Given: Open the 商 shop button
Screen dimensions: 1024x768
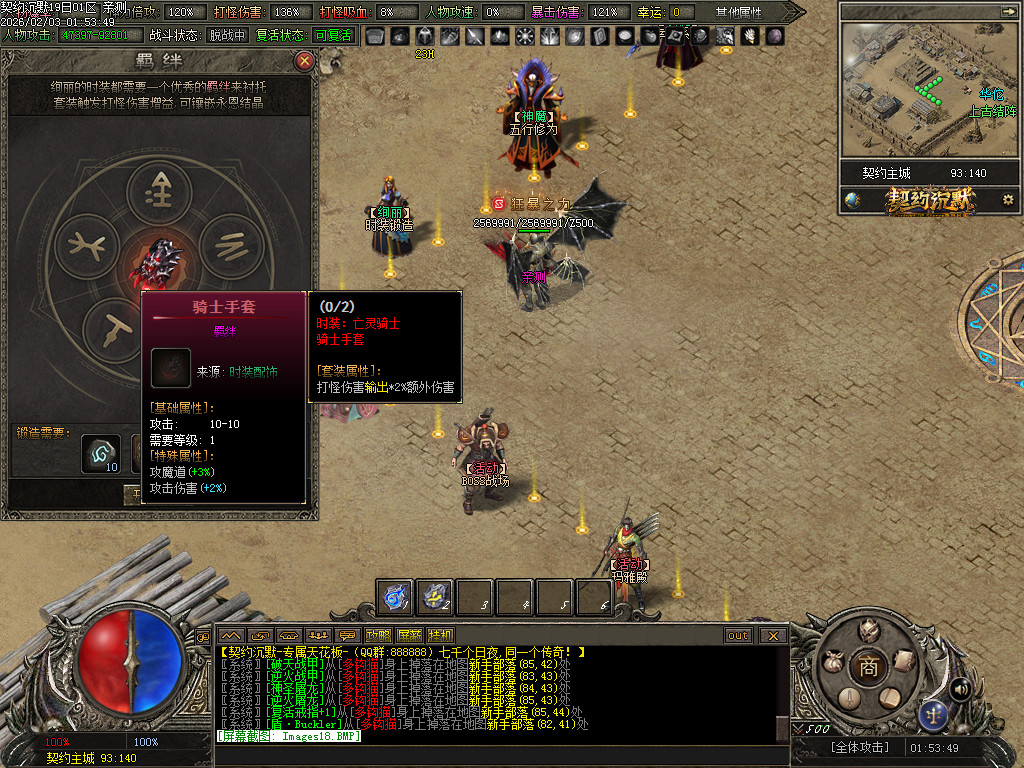Looking at the screenshot, I should [x=868, y=668].
